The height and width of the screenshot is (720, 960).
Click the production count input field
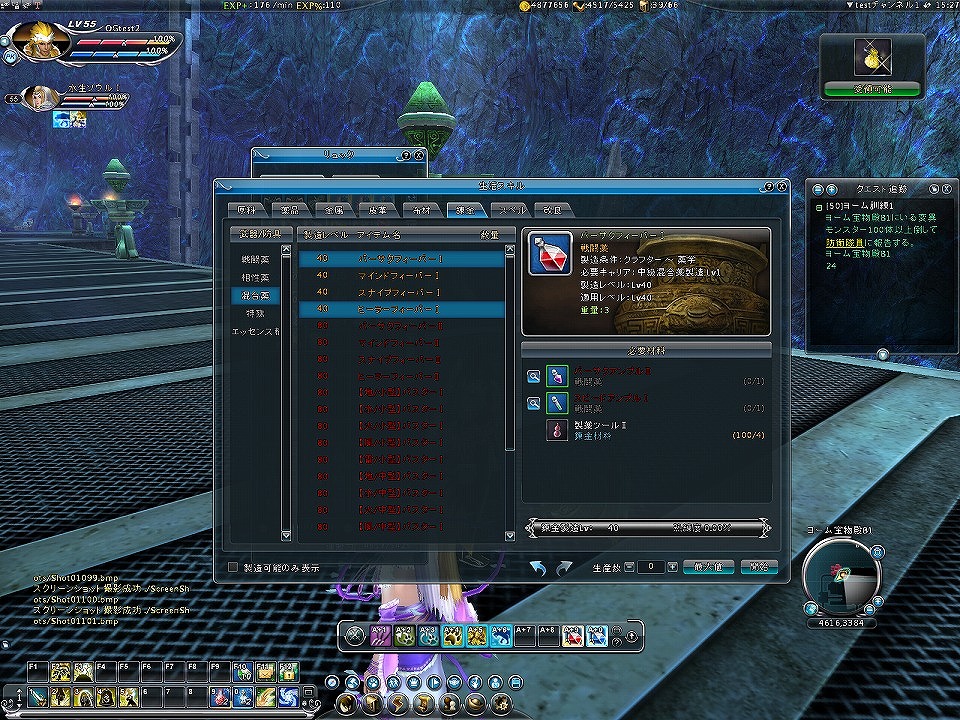pos(650,567)
